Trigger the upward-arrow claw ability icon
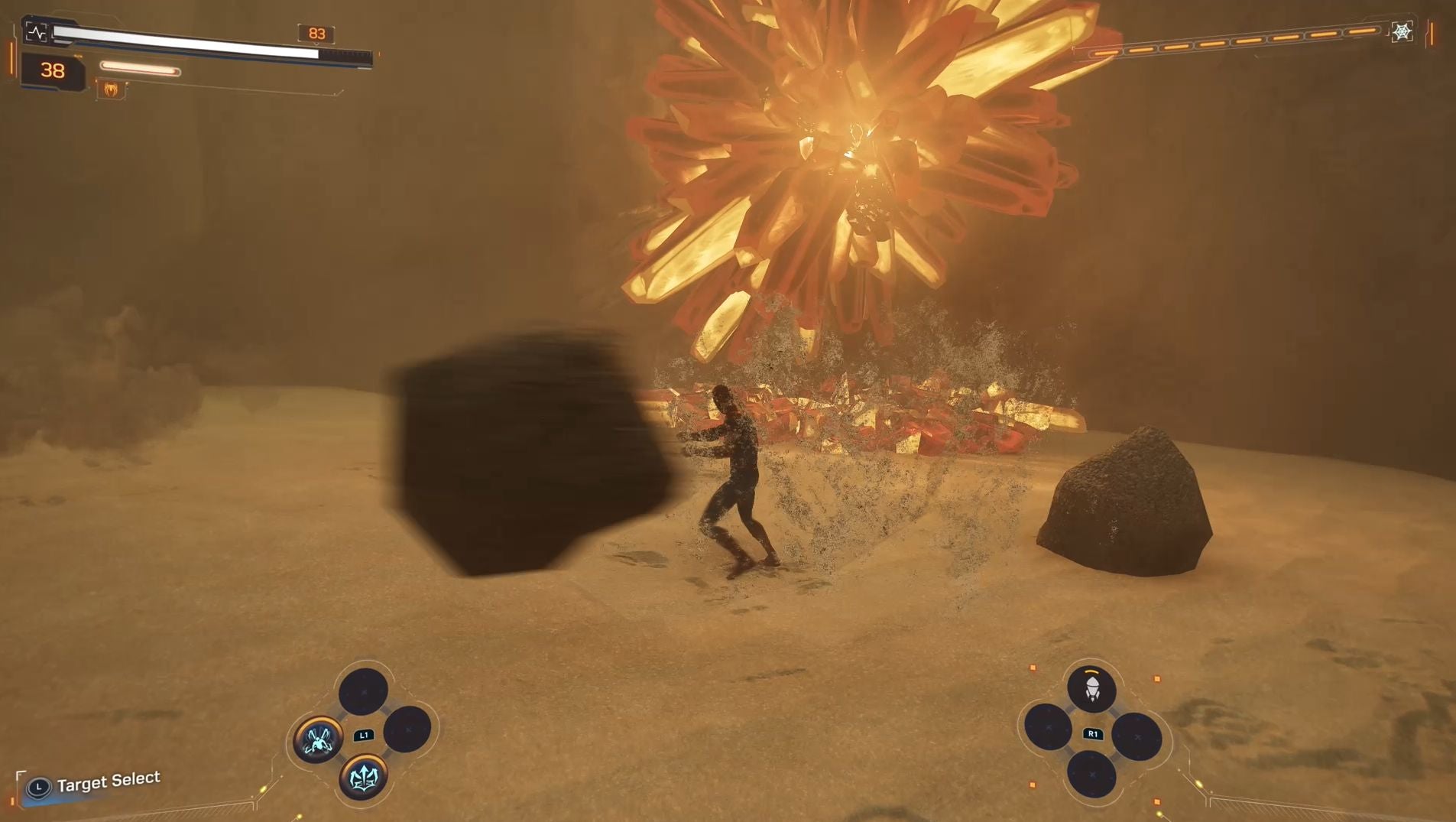Image resolution: width=1456 pixels, height=822 pixels. [x=363, y=778]
